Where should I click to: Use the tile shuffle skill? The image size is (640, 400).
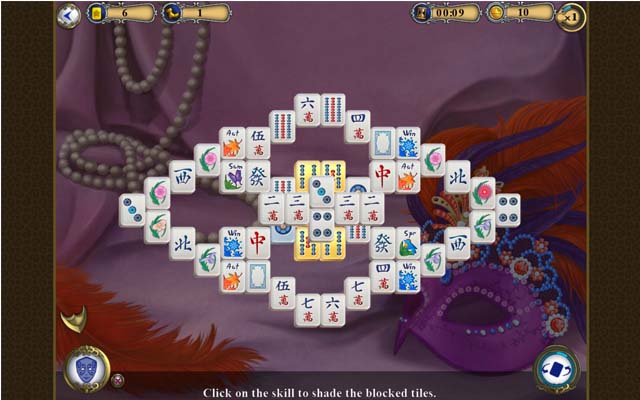(555, 367)
